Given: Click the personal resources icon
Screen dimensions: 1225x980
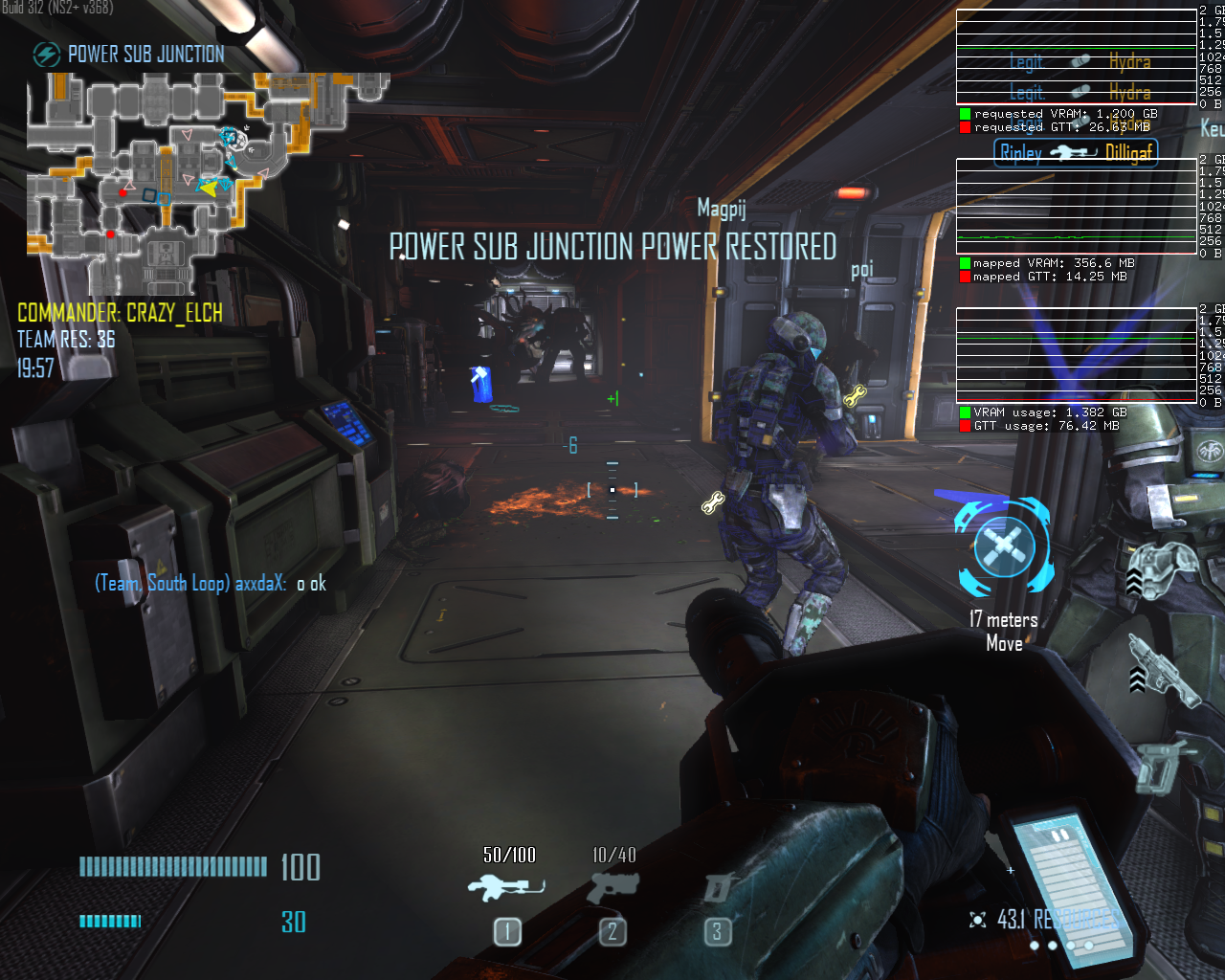Looking at the screenshot, I should point(977,920).
